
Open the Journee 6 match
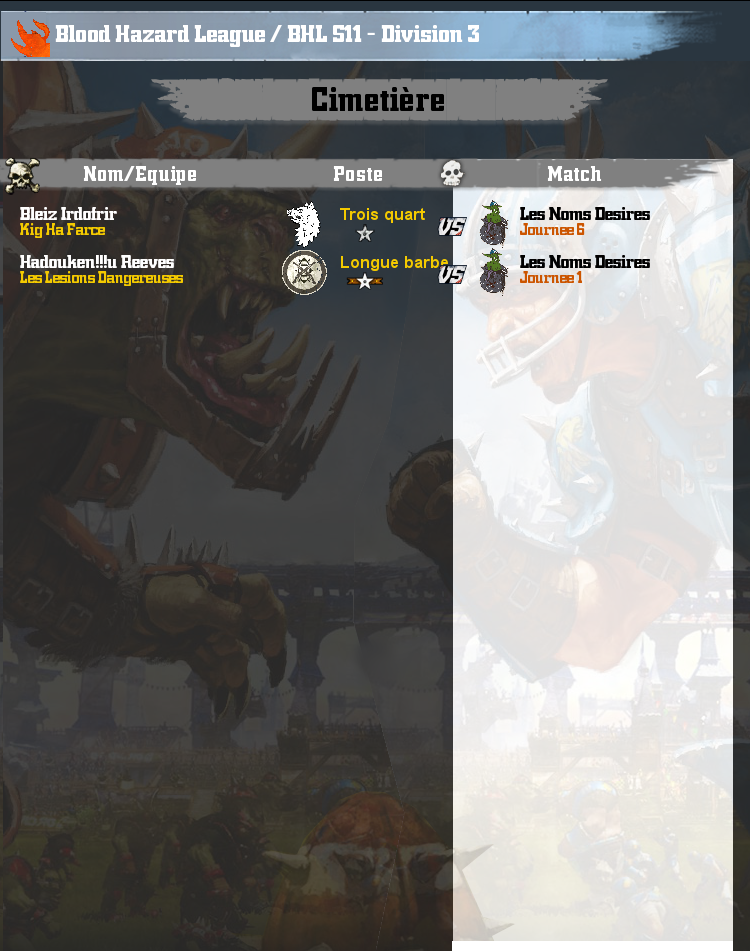pos(552,230)
